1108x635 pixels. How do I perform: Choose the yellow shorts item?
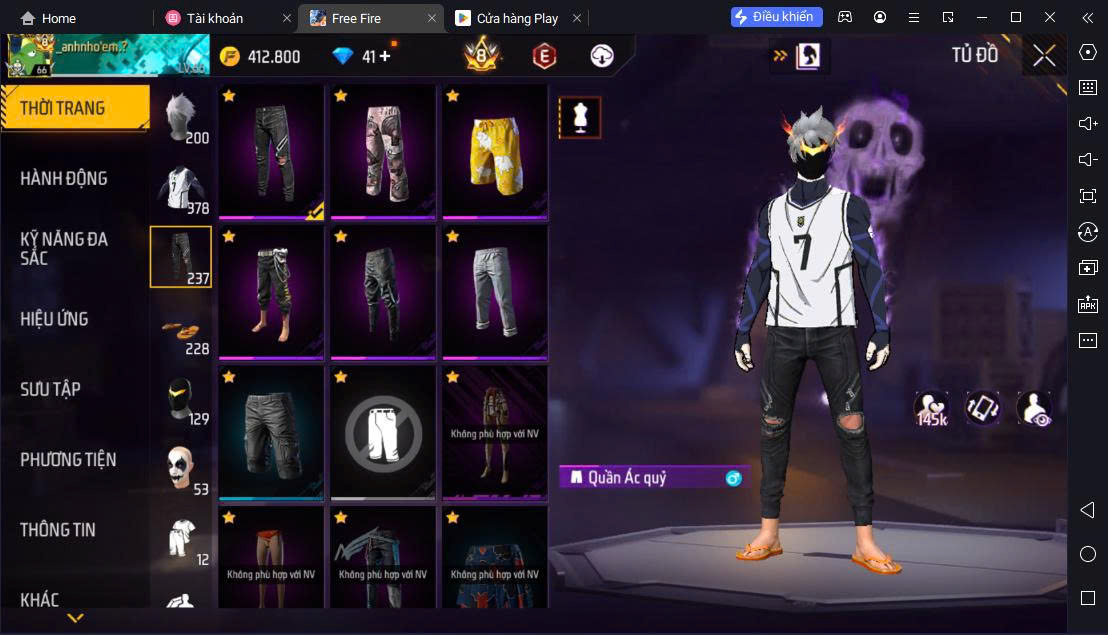494,152
